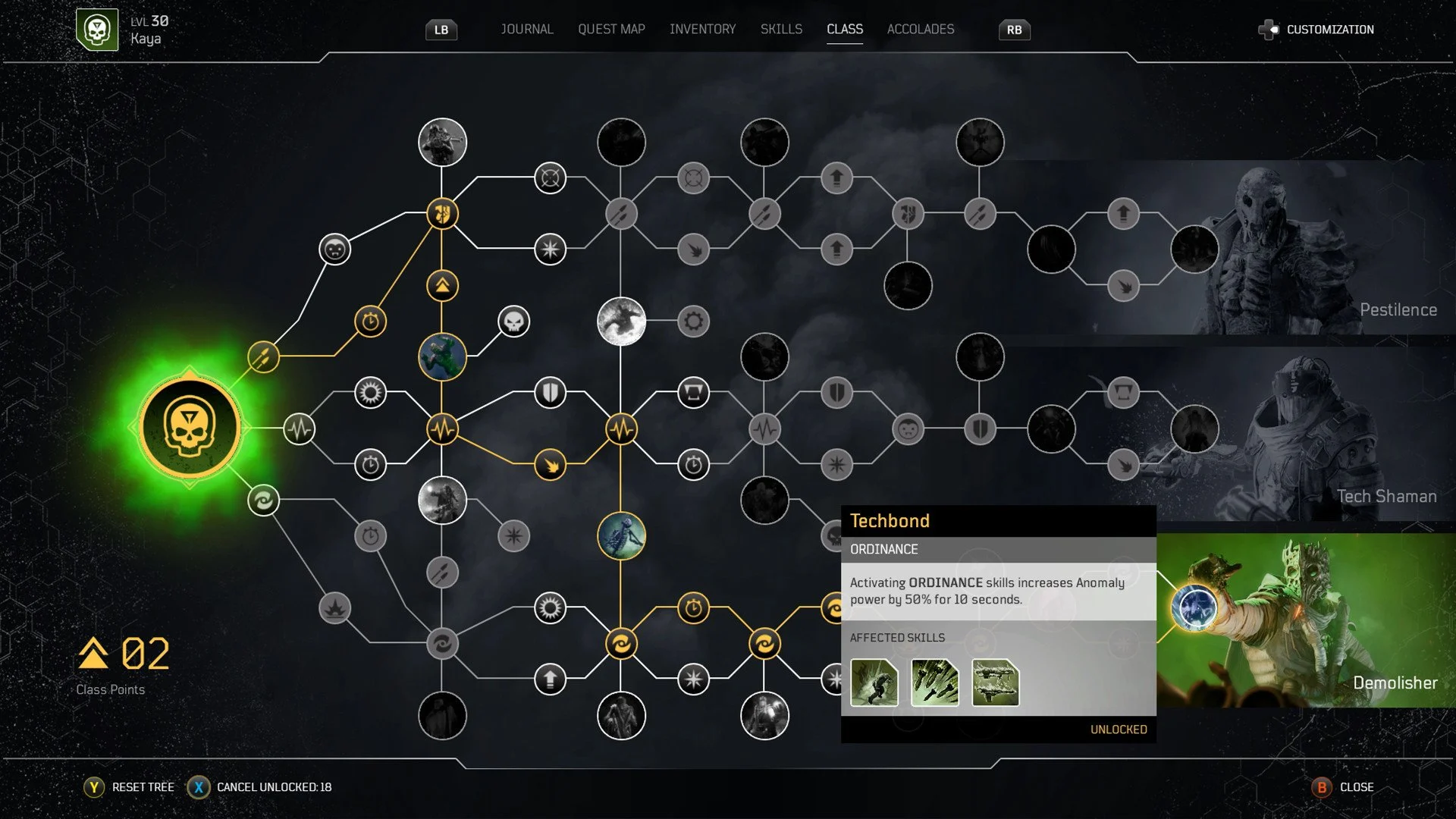Select the crosshair node near the sniper skill portrait

[549, 177]
